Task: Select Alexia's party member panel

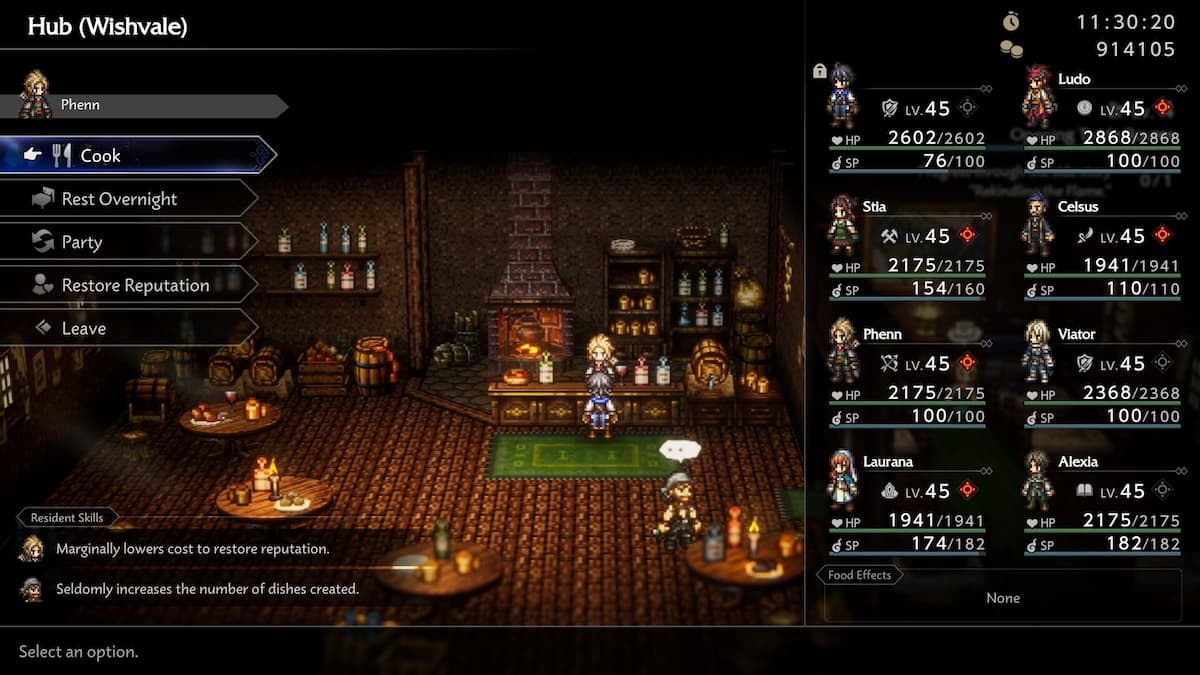Action: pyautogui.click(x=1100, y=501)
